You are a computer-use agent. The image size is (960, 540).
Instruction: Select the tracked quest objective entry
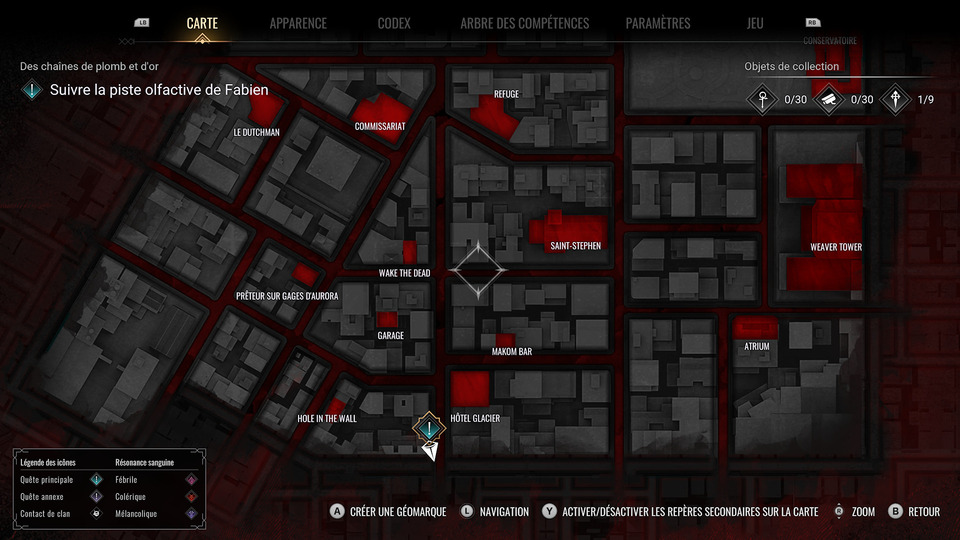[x=159, y=90]
